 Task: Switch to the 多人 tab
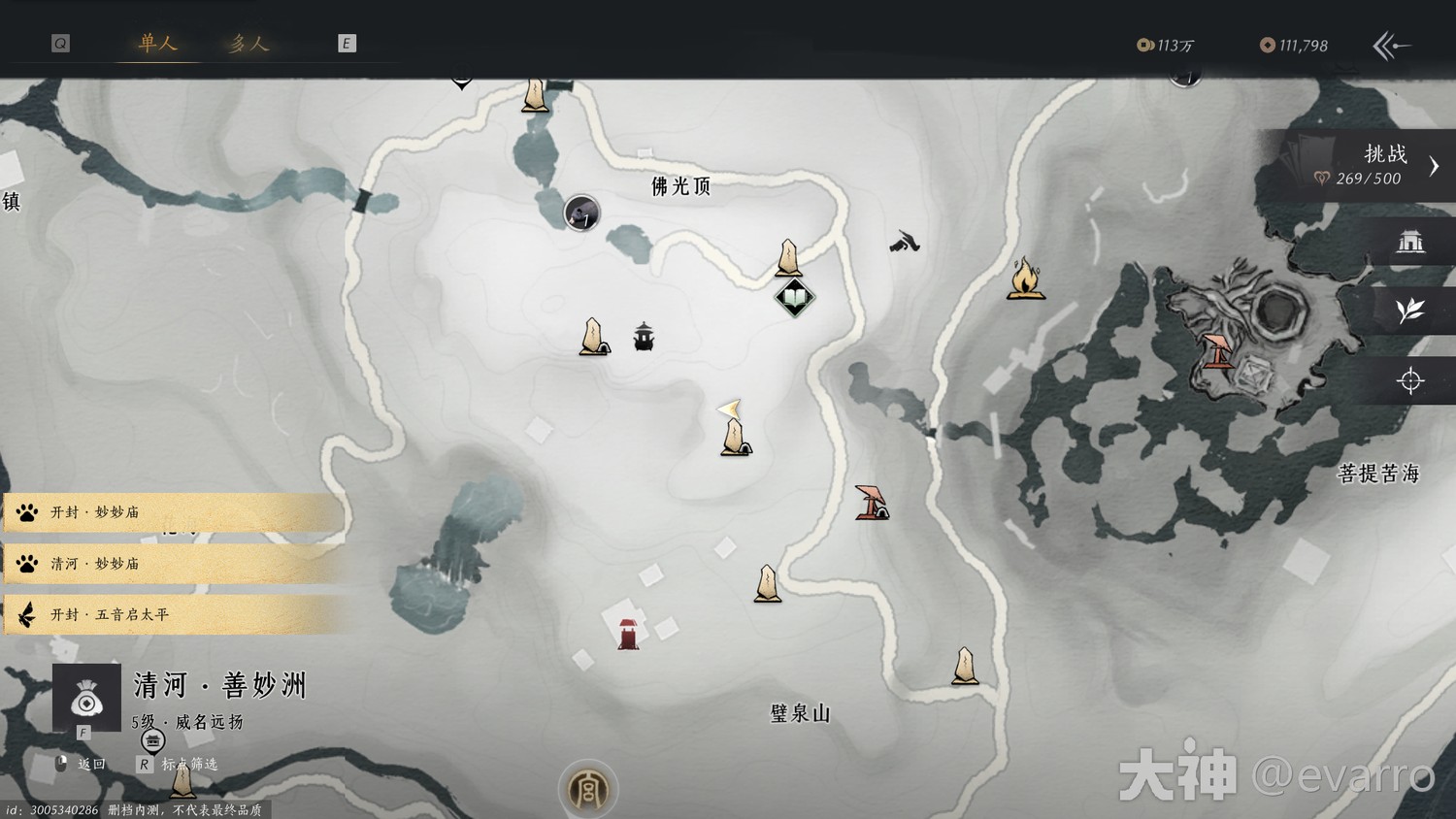pos(248,44)
